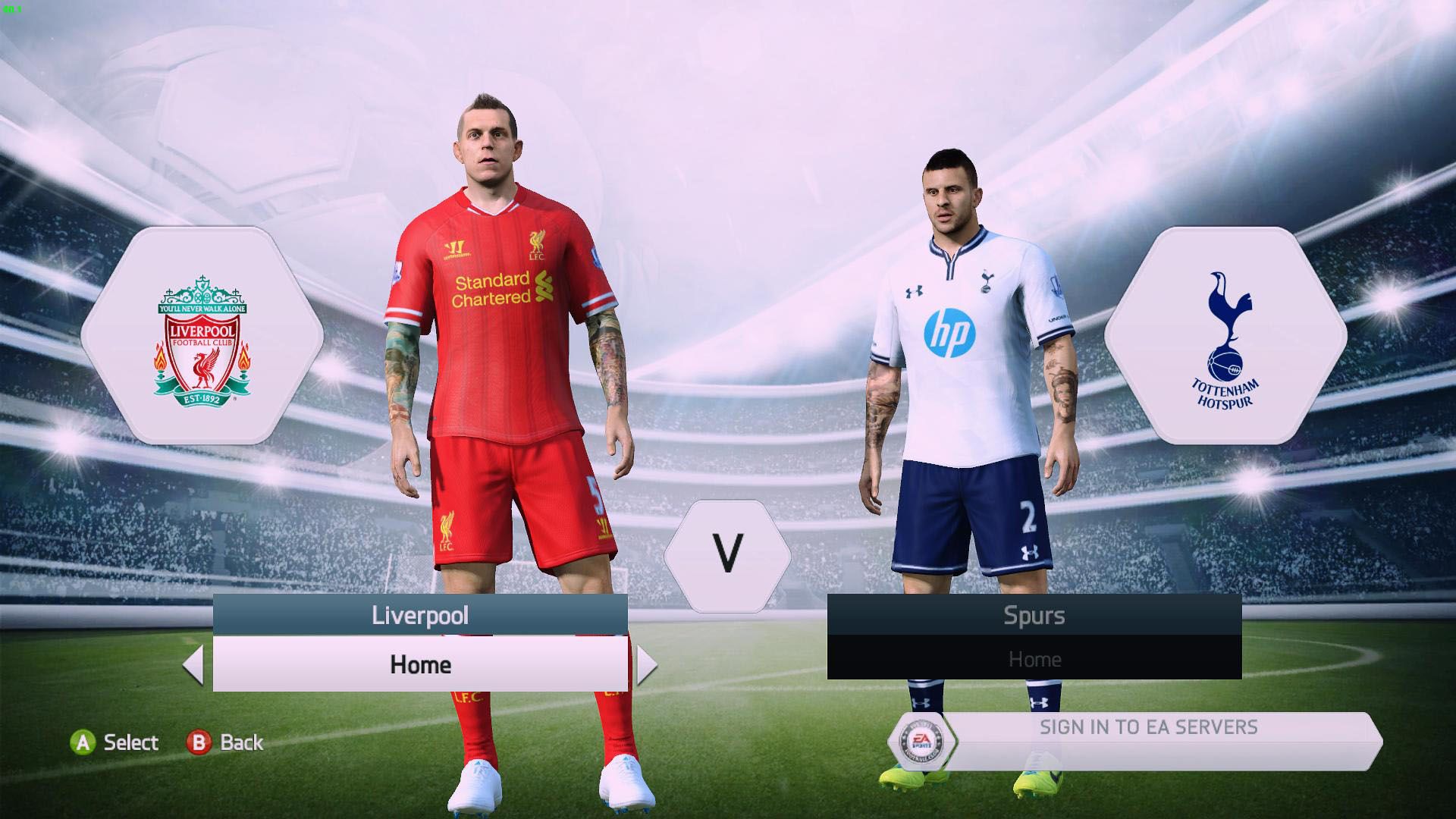Click the red B Back icon
Screen dimensions: 1456x819
[x=198, y=743]
